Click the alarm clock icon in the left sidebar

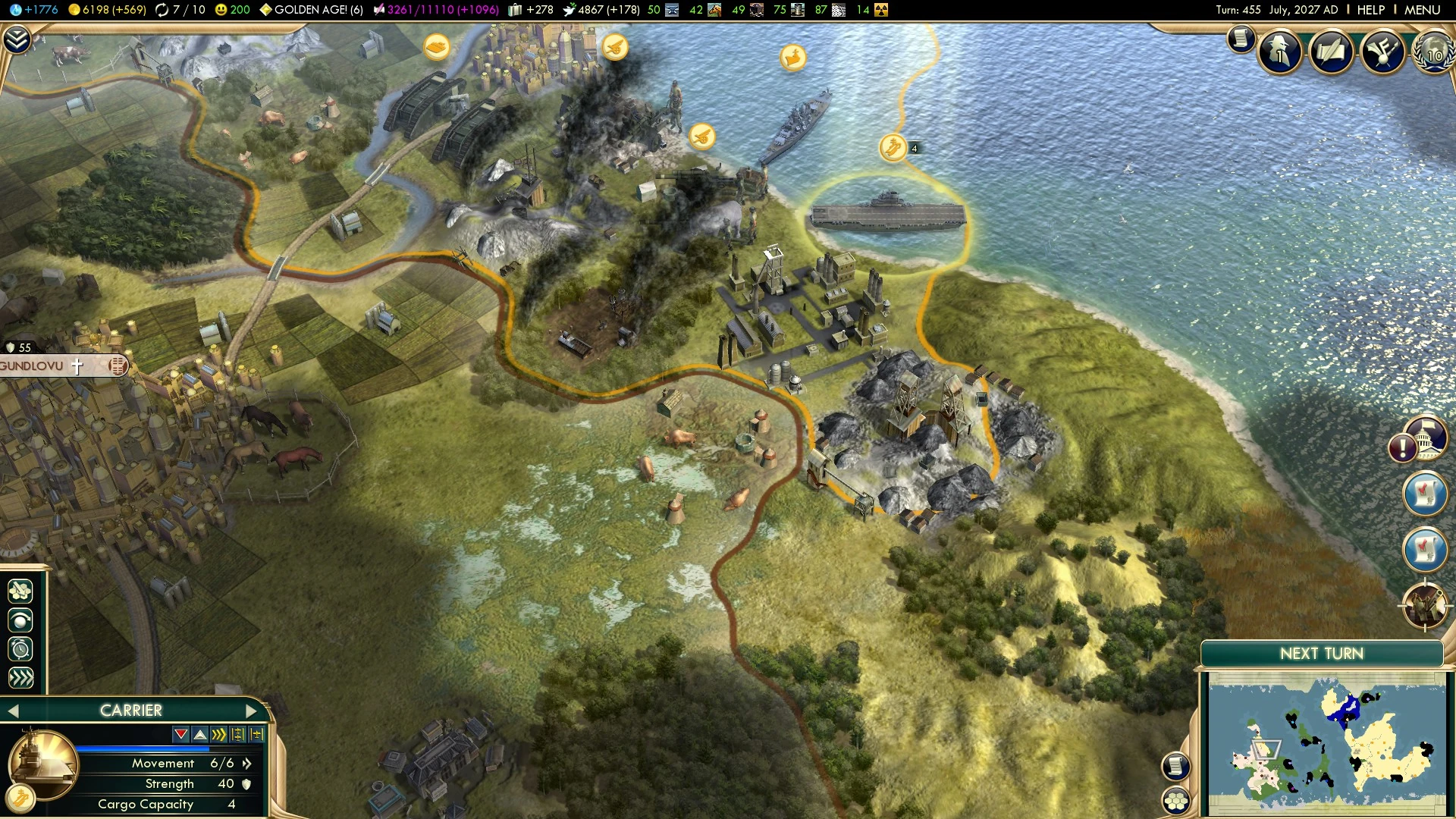tap(20, 648)
